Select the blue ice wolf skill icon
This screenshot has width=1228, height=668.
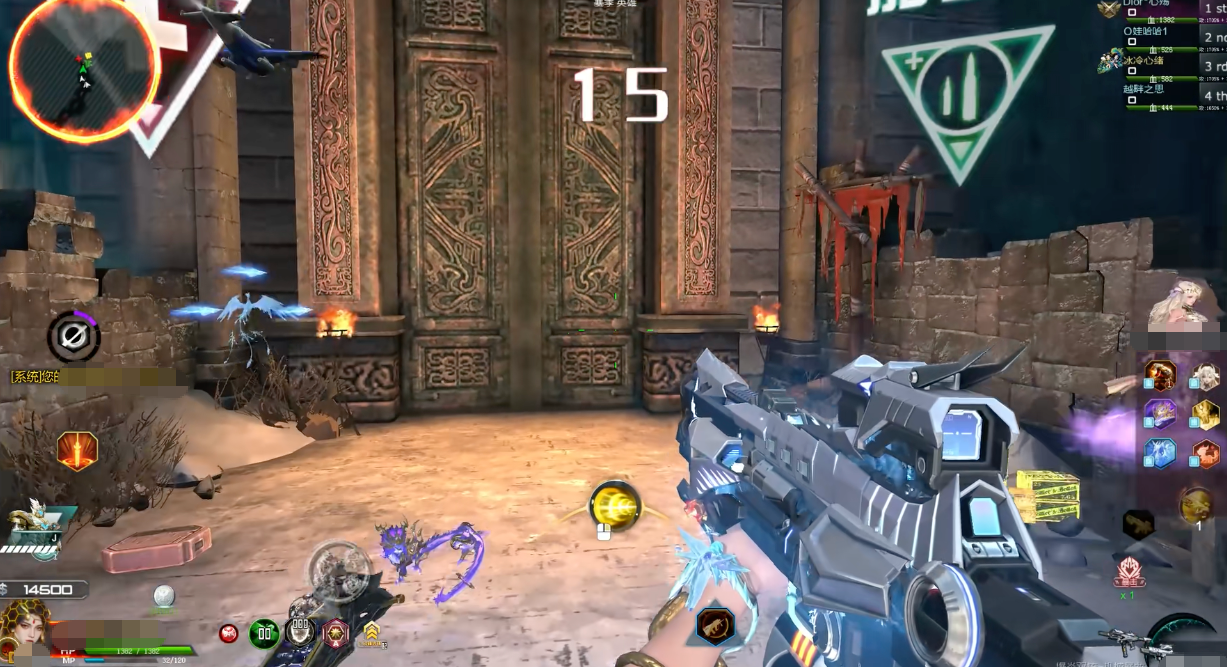1160,453
